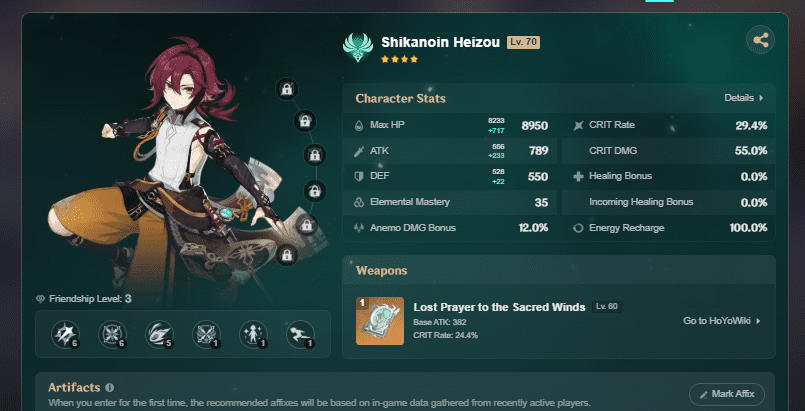This screenshot has width=805, height=411.
Task: Open the character stats Details
Action: [744, 98]
